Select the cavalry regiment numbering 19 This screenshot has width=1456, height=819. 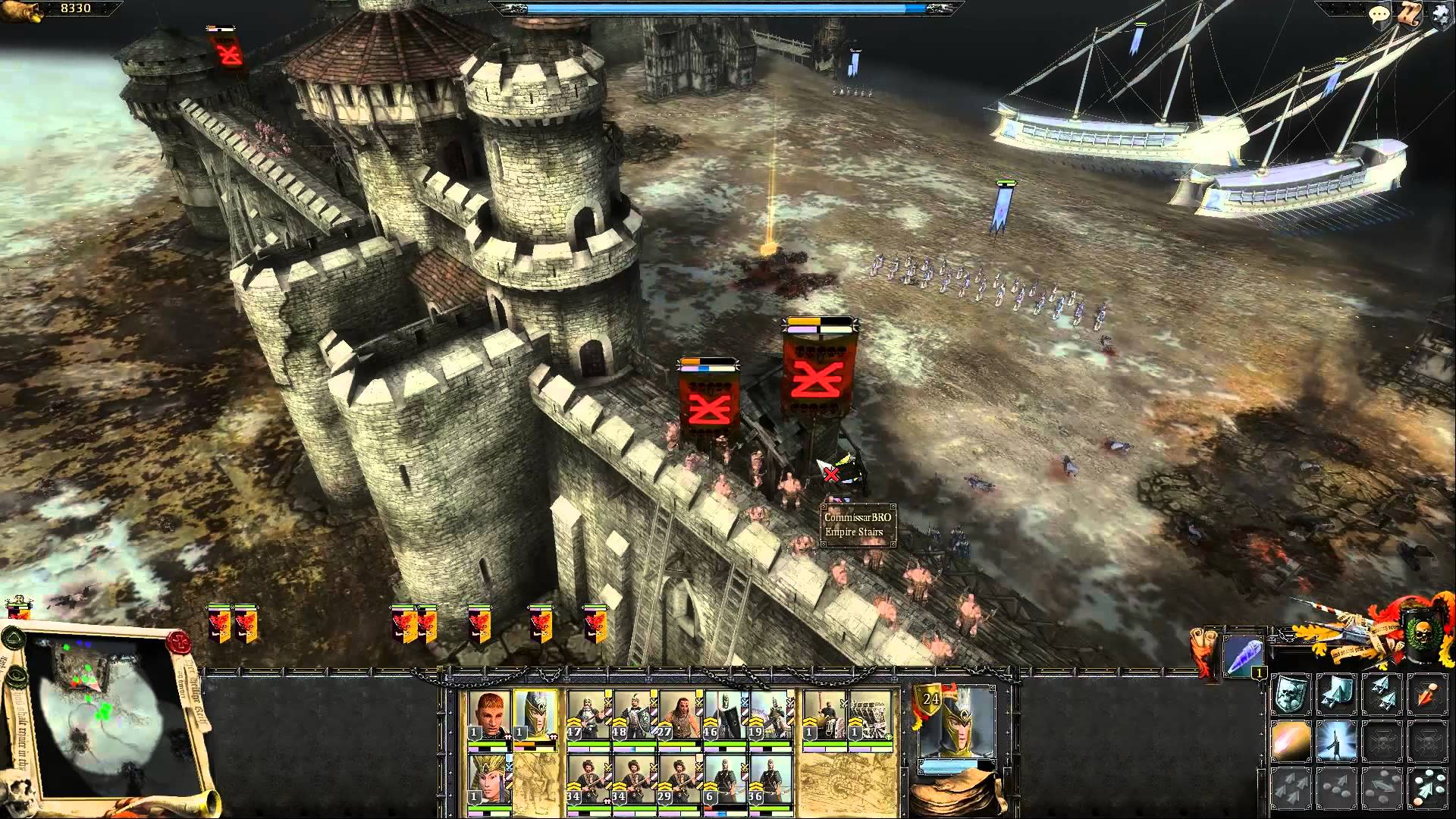tap(771, 717)
